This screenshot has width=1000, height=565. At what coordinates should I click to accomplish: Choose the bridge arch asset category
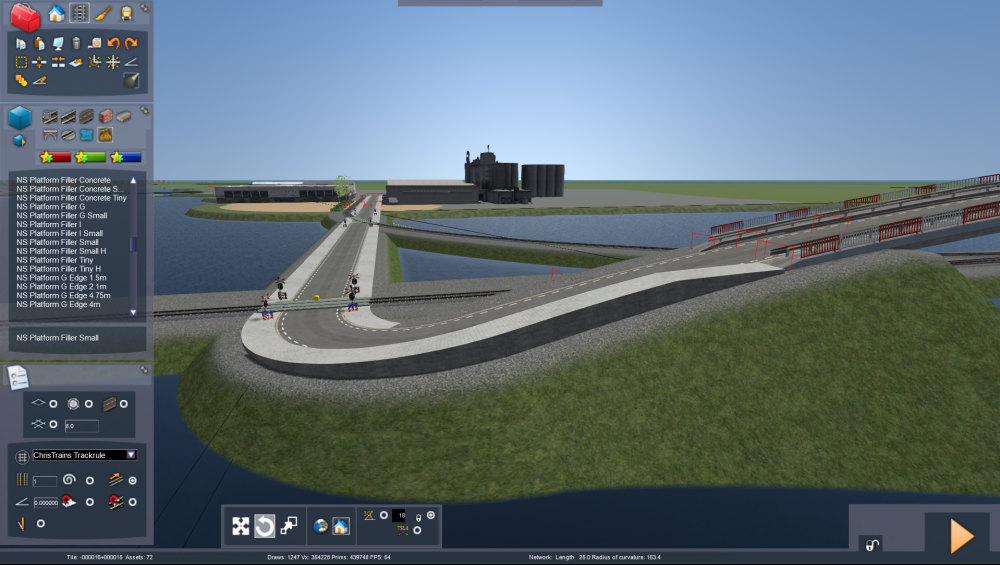[x=51, y=135]
